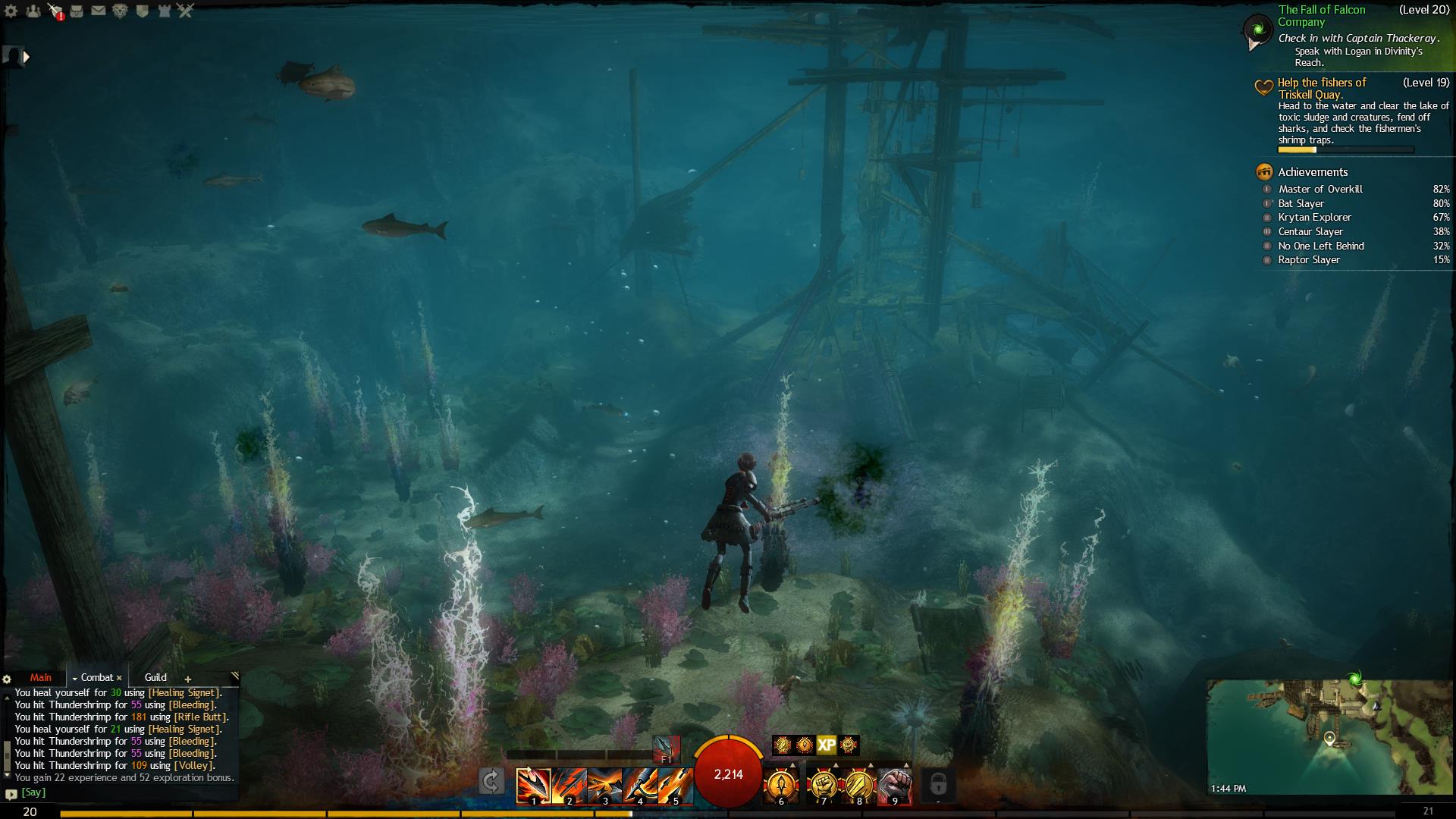Switch to the Guild chat tab

155,677
